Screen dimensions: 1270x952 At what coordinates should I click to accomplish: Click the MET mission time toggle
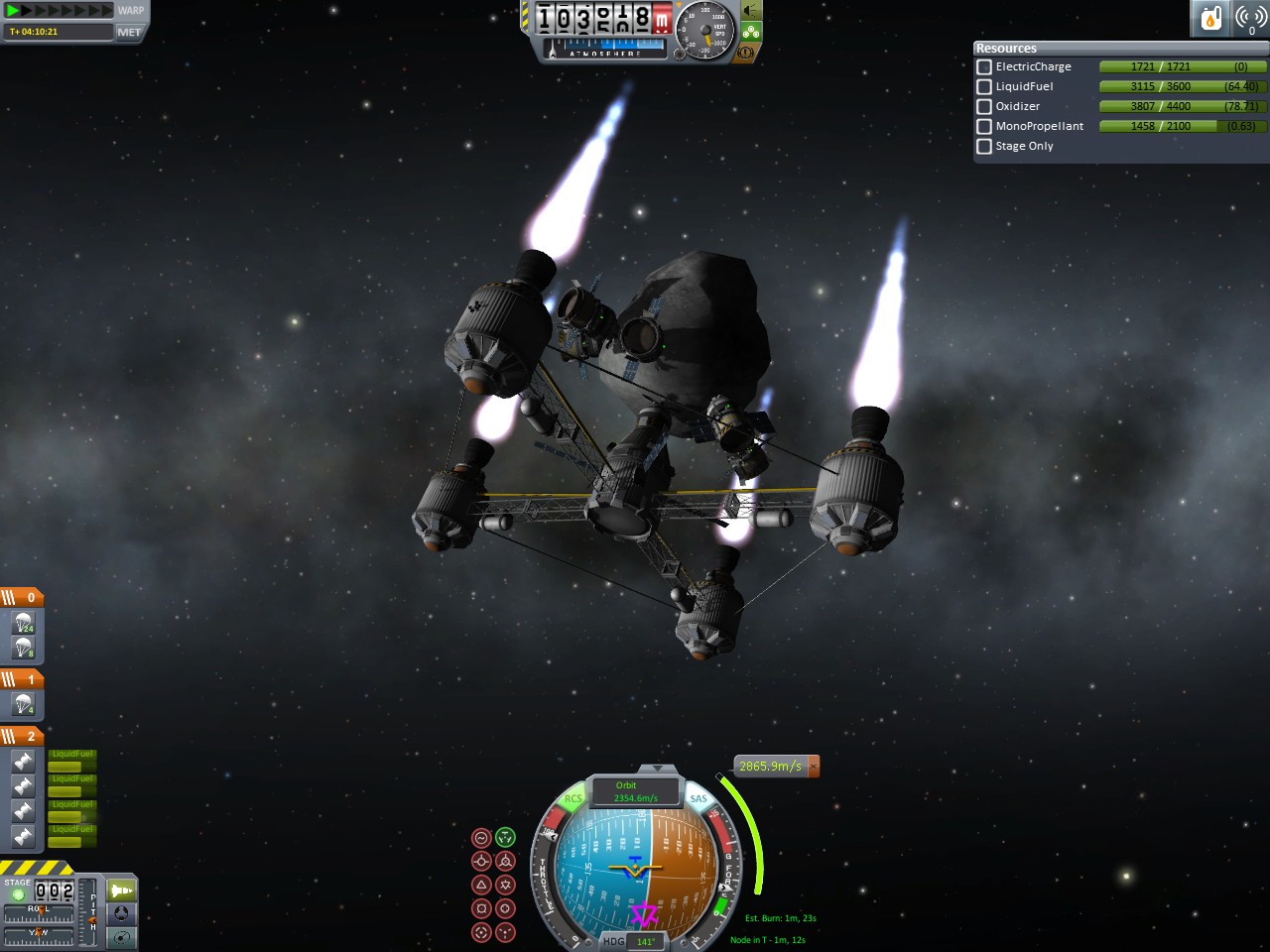129,32
